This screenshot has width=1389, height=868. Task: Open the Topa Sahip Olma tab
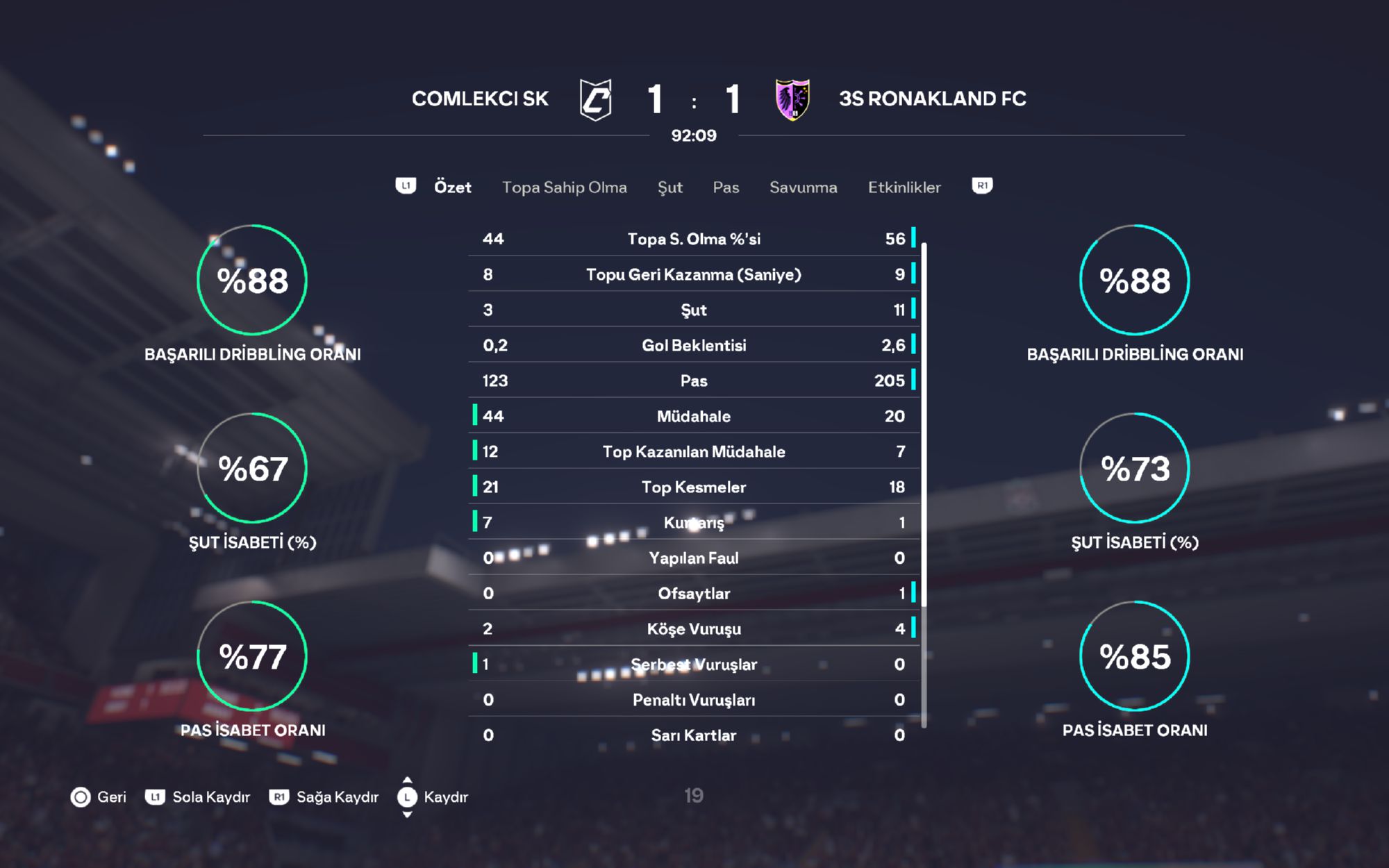pos(564,187)
